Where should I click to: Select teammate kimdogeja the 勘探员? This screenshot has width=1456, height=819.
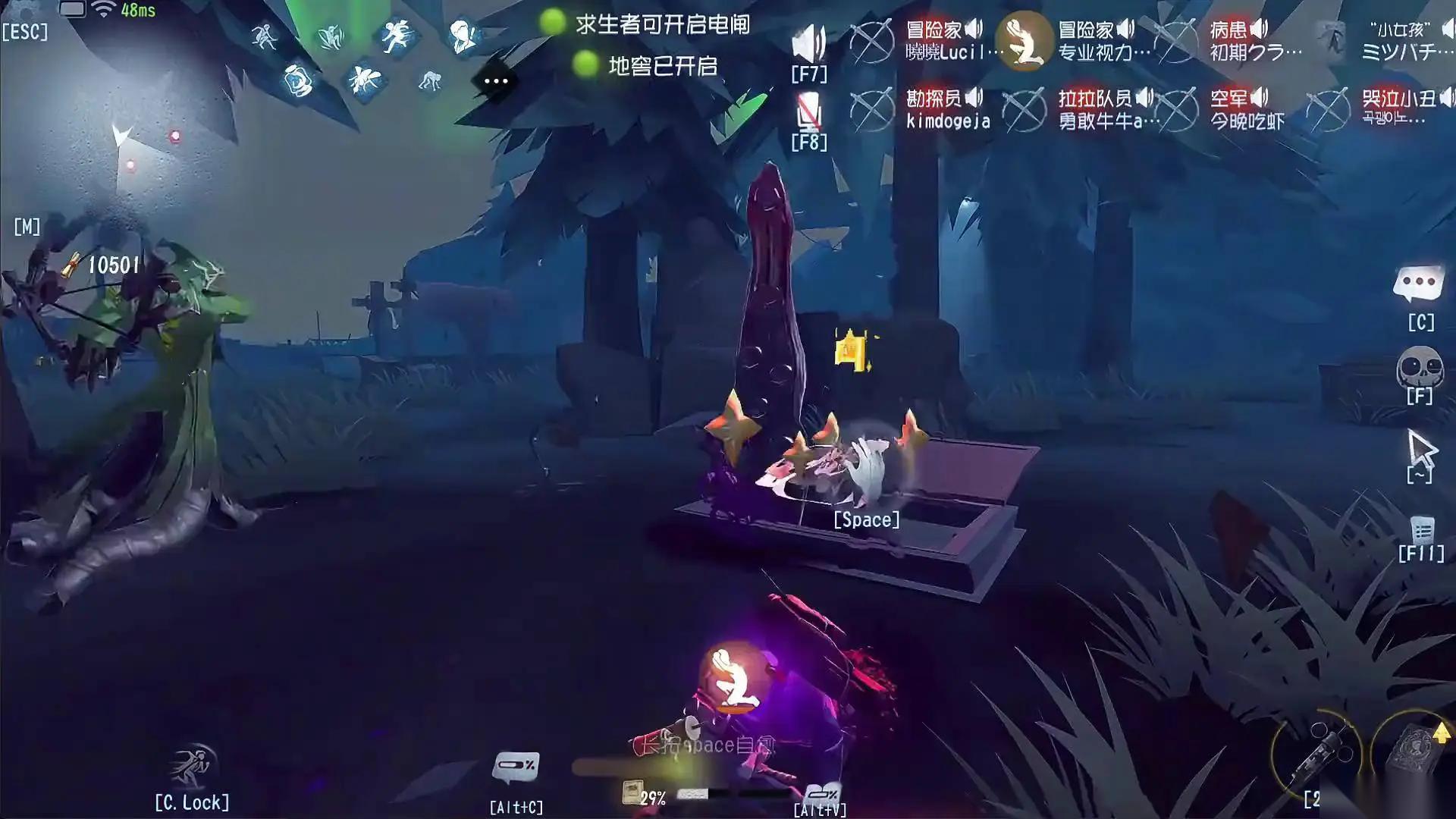[947, 109]
